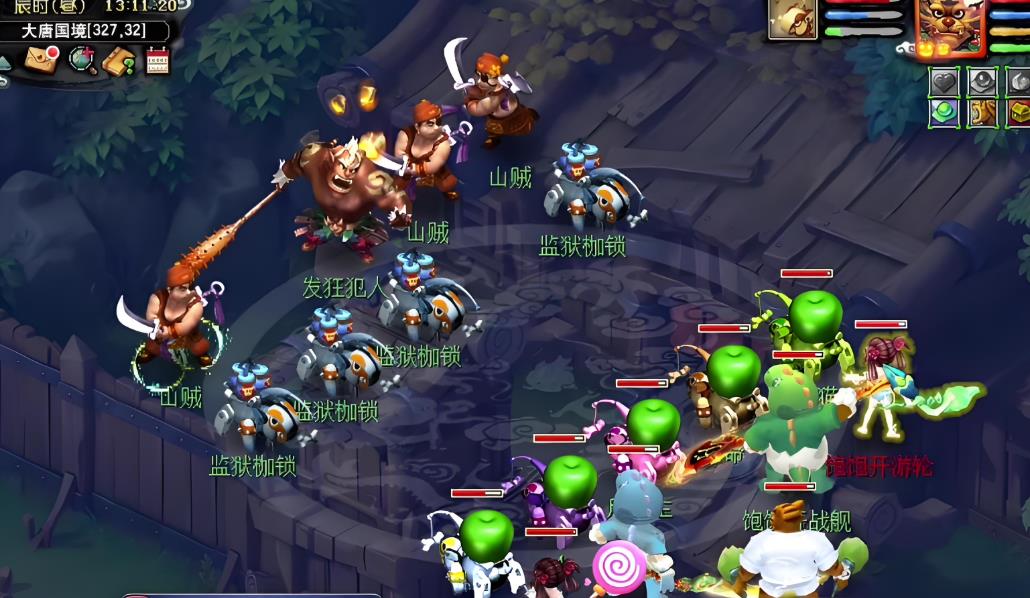This screenshot has width=1030, height=598.
Task: Click the gray heart buff icon
Action: tap(944, 81)
